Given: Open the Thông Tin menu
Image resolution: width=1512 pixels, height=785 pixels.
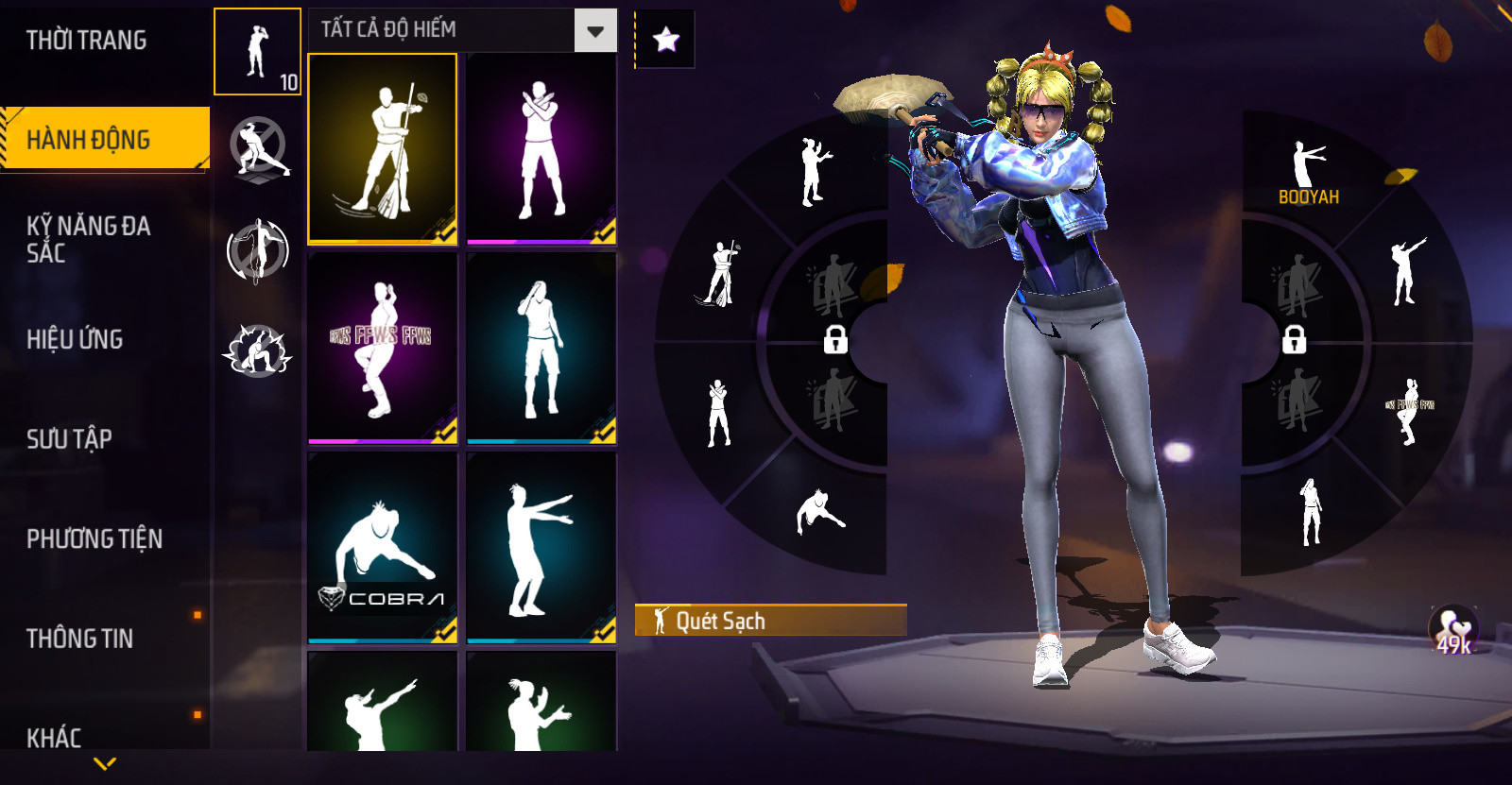Looking at the screenshot, I should (80, 639).
